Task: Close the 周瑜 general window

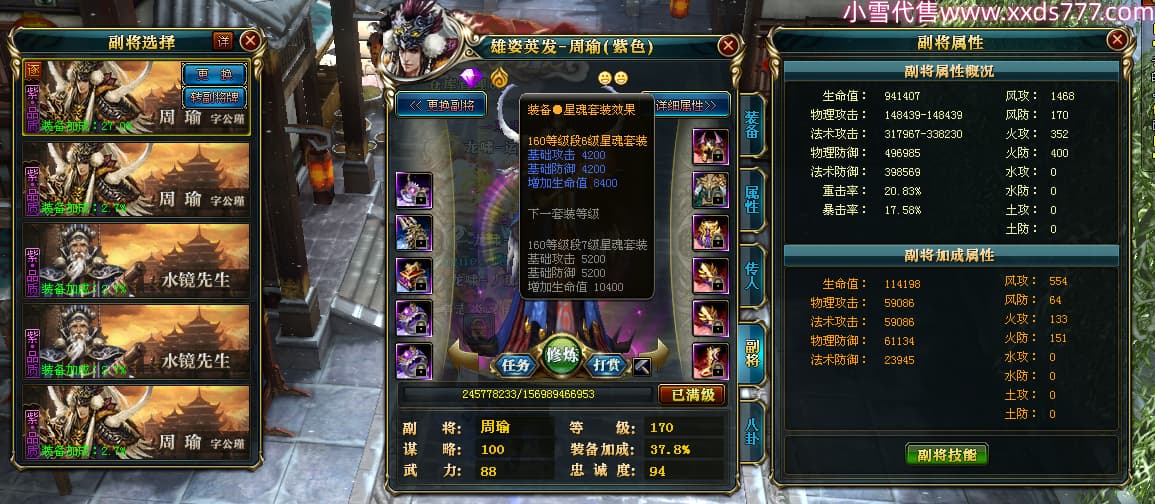Action: [728, 45]
